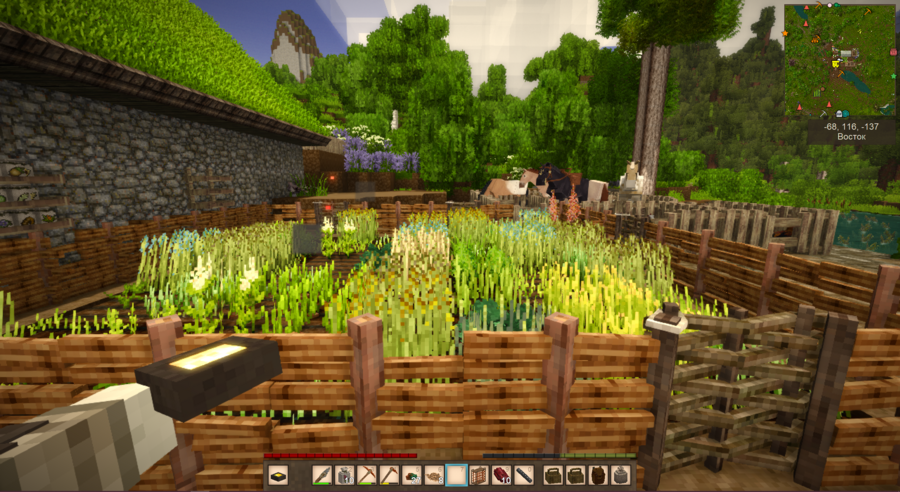
Task: Click the orange star marker on the minimap
Action: coord(785,33)
